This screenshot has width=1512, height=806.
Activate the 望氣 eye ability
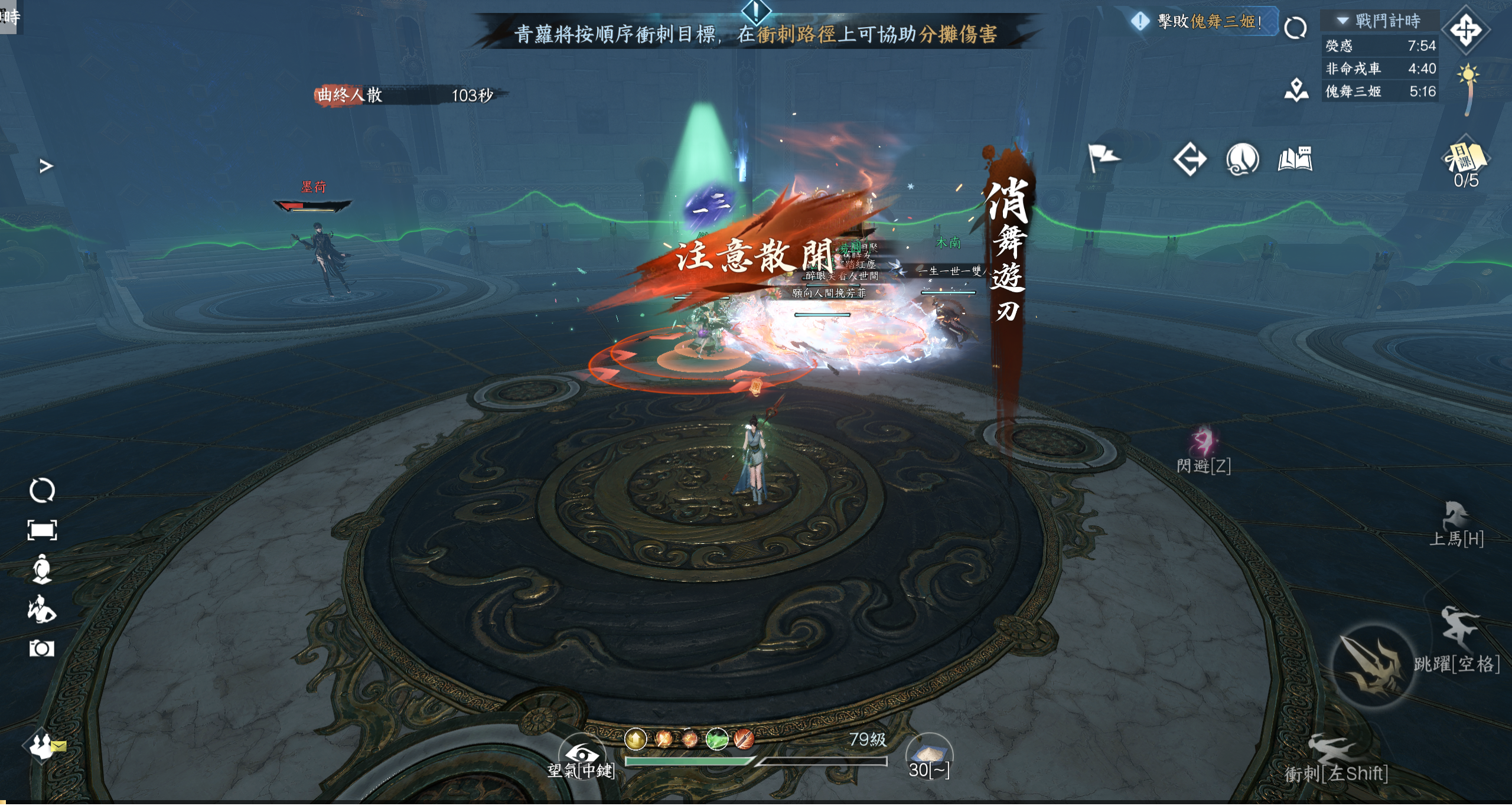[x=582, y=754]
